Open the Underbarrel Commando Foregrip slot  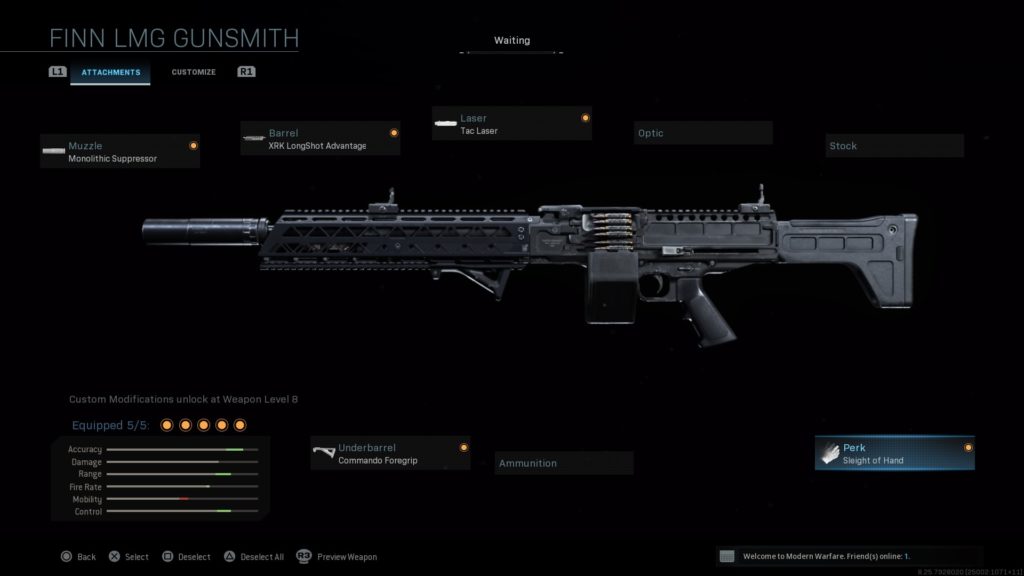tap(390, 454)
